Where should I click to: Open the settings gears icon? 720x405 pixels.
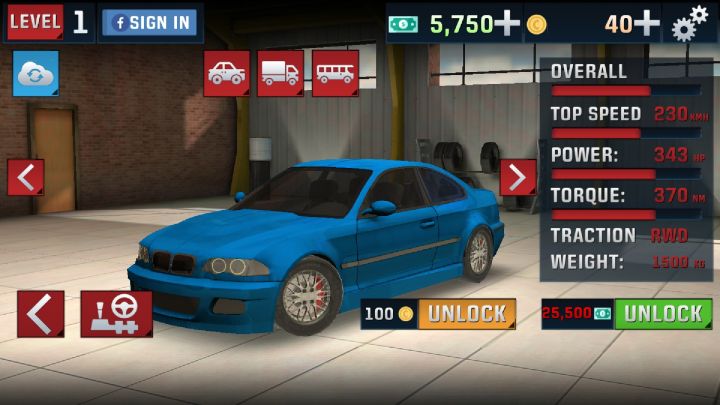(x=689, y=22)
